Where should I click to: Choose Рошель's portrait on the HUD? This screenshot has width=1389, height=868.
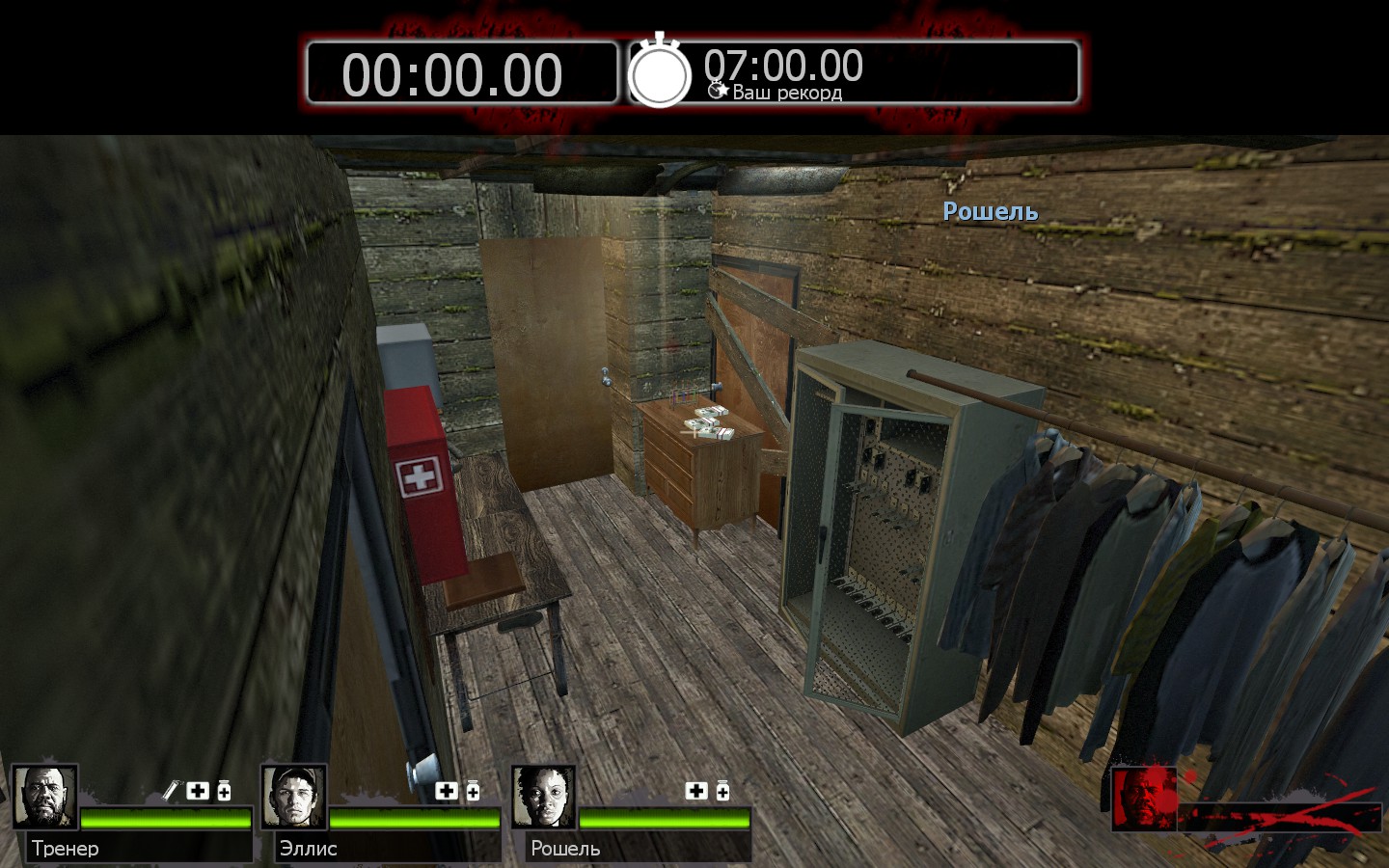point(544,797)
